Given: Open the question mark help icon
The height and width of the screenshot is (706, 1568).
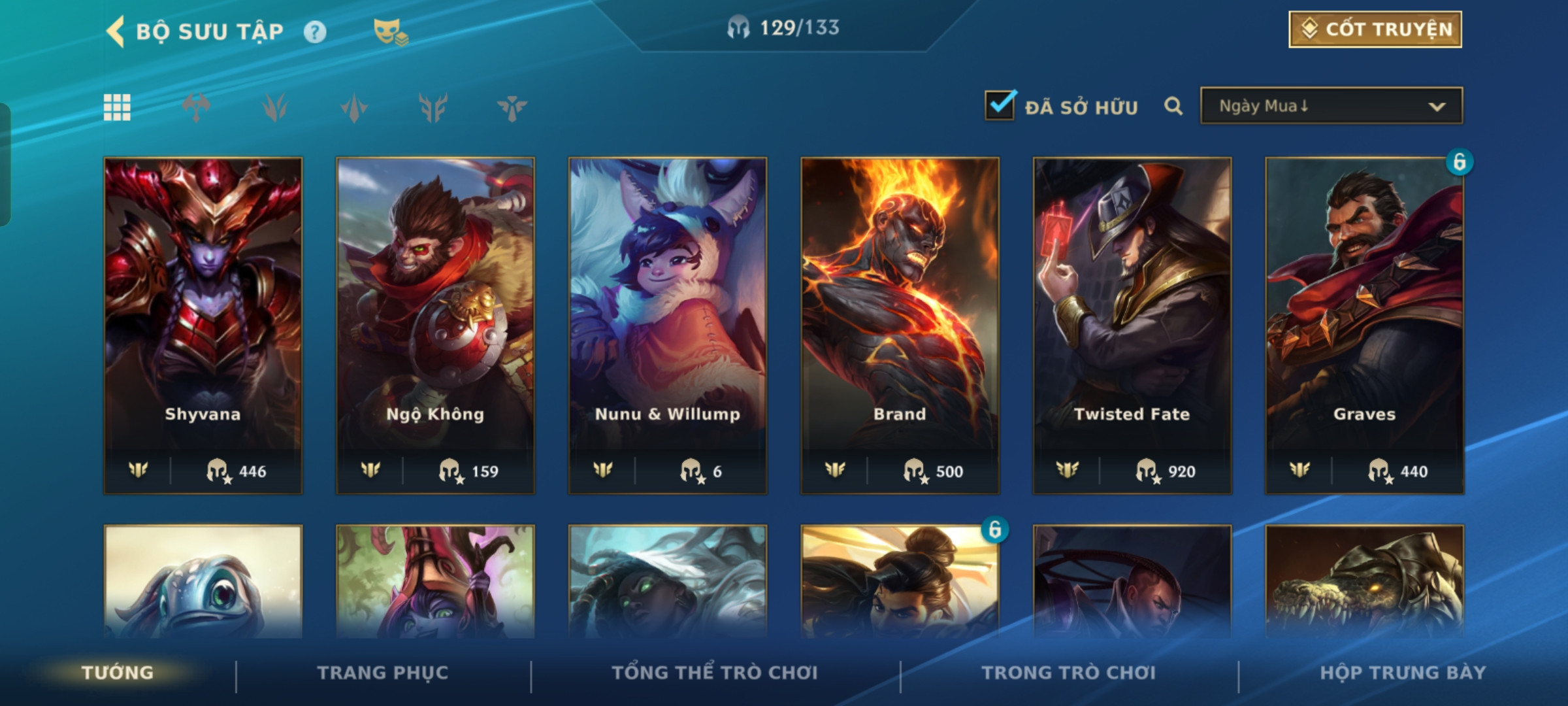Looking at the screenshot, I should (314, 31).
